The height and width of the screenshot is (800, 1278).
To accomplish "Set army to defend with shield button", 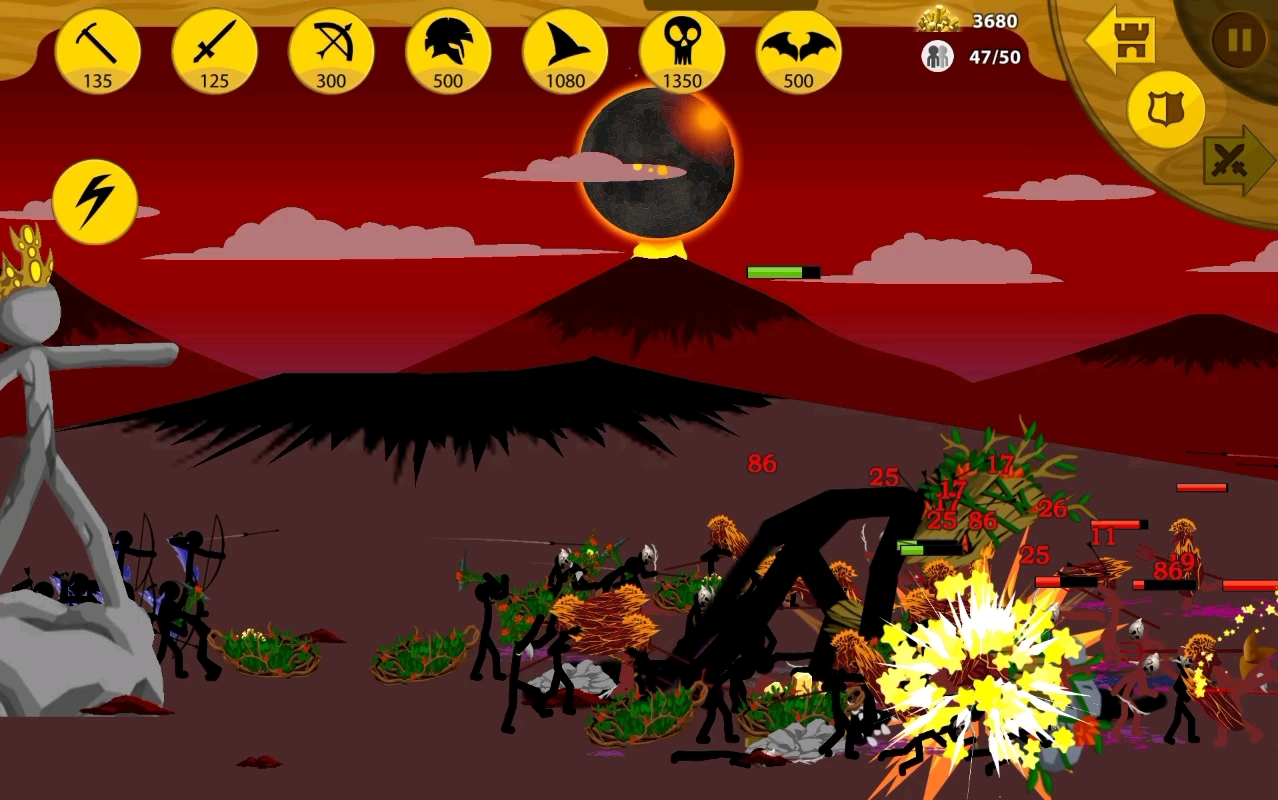I will [x=1165, y=110].
